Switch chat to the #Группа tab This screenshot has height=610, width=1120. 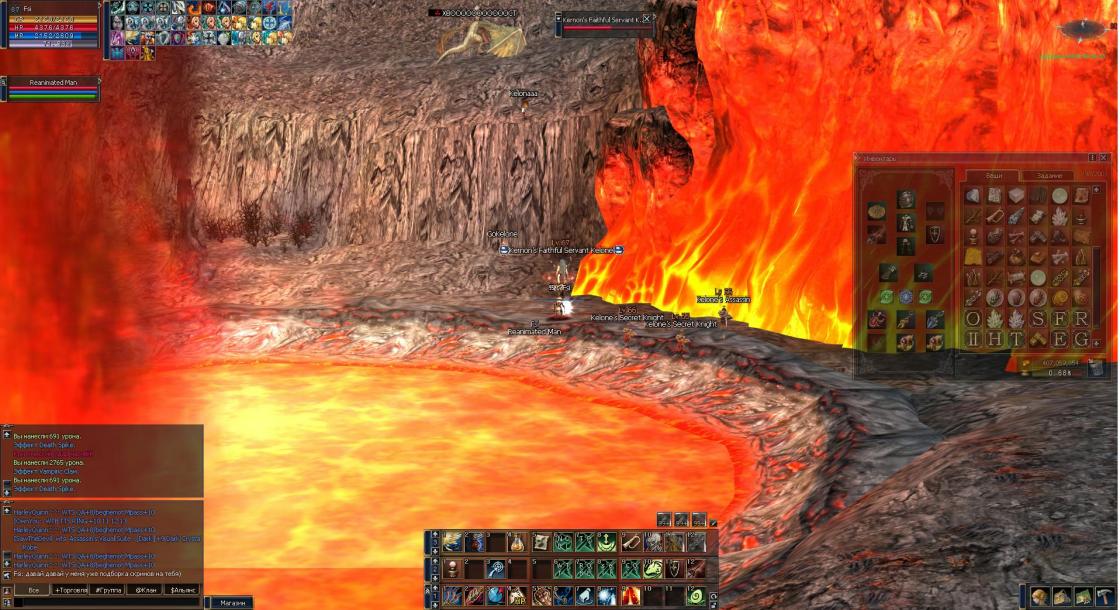tap(108, 590)
